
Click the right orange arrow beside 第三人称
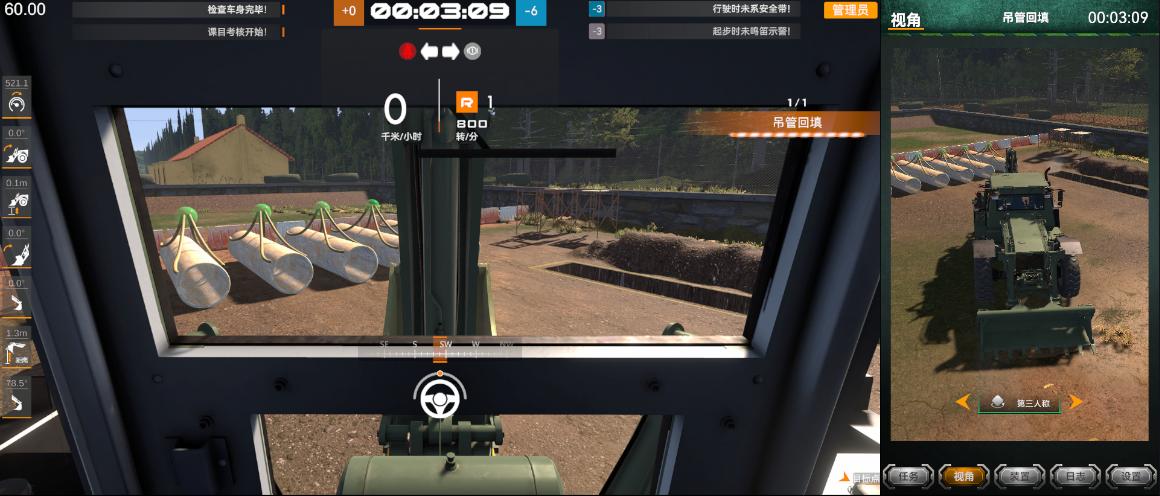pyautogui.click(x=1076, y=402)
